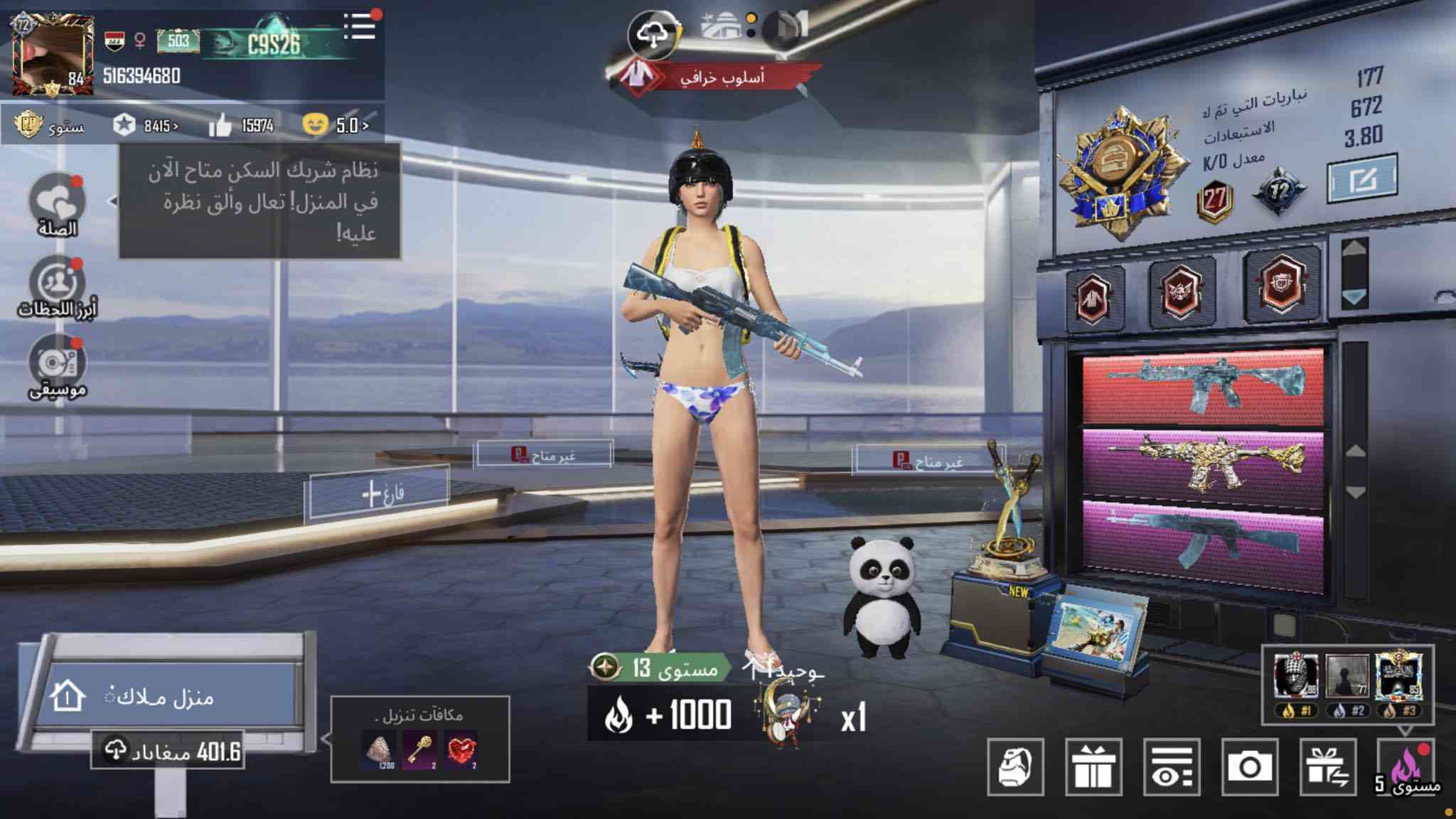Open the gift box button

(1093, 767)
